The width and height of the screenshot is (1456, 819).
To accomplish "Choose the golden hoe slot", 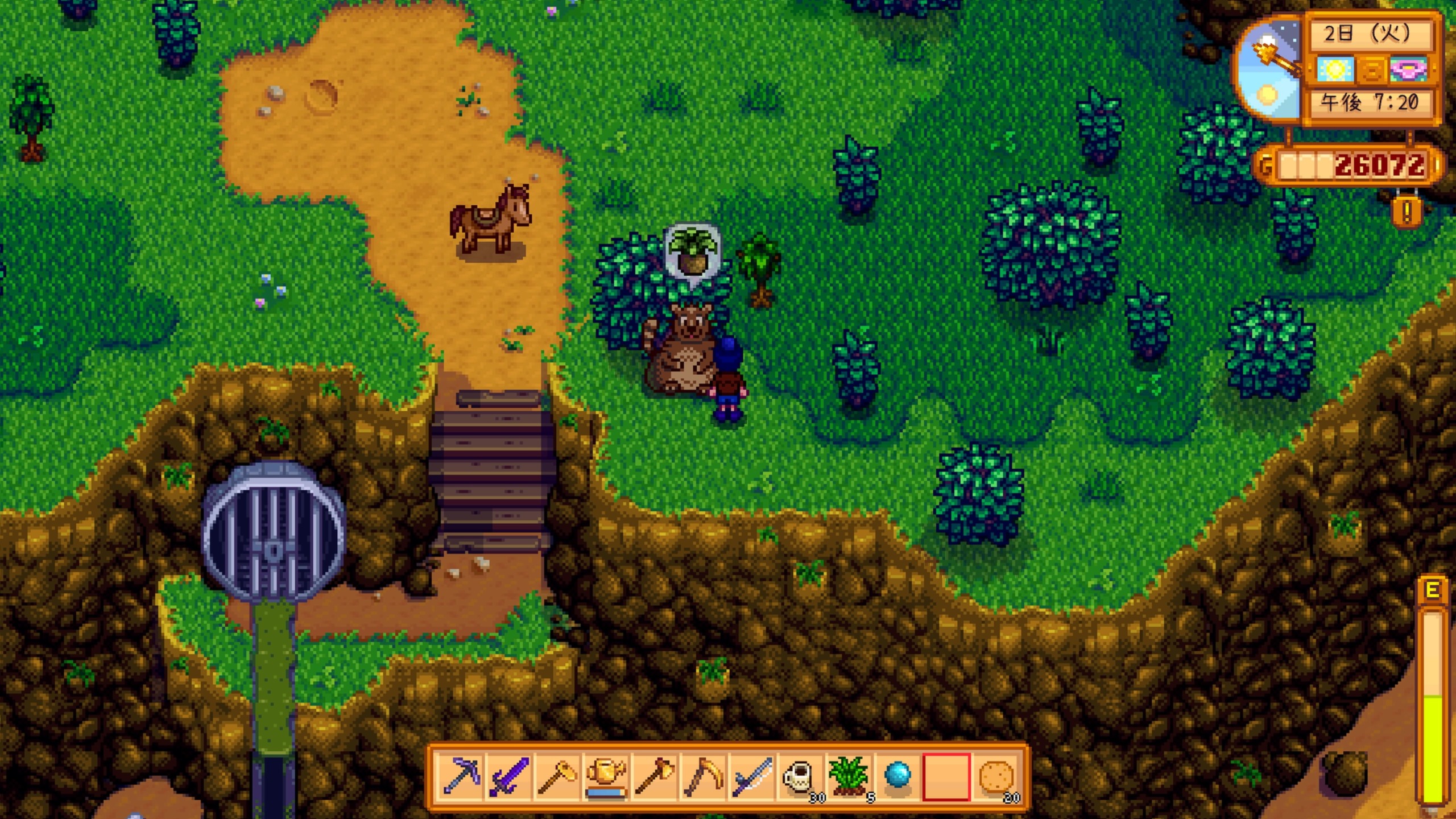I will 557,776.
